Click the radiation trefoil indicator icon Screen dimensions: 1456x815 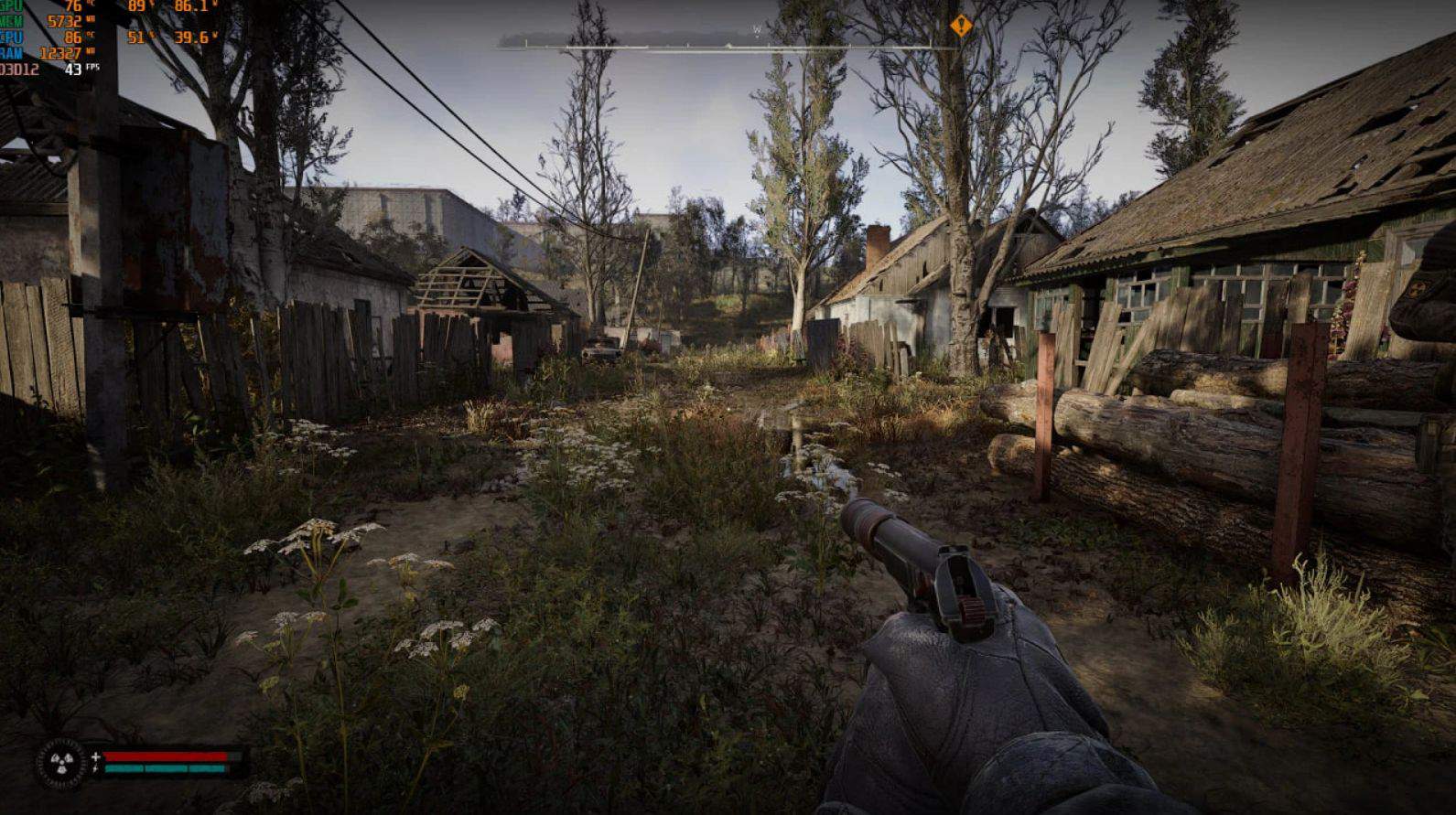pos(63,763)
